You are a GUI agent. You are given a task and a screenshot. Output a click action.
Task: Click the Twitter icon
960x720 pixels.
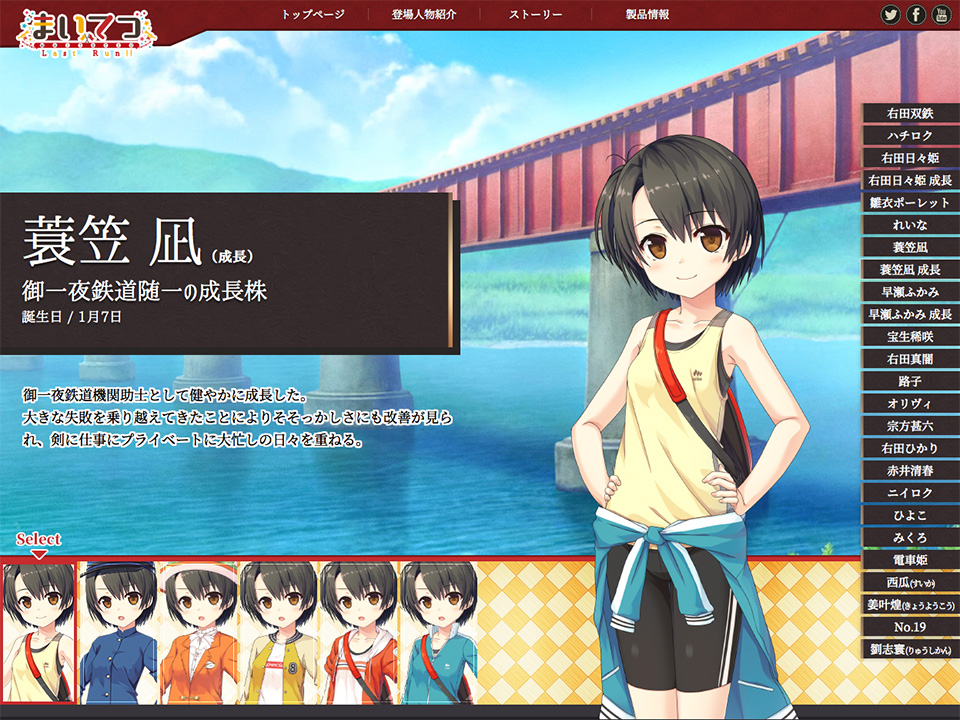(890, 15)
